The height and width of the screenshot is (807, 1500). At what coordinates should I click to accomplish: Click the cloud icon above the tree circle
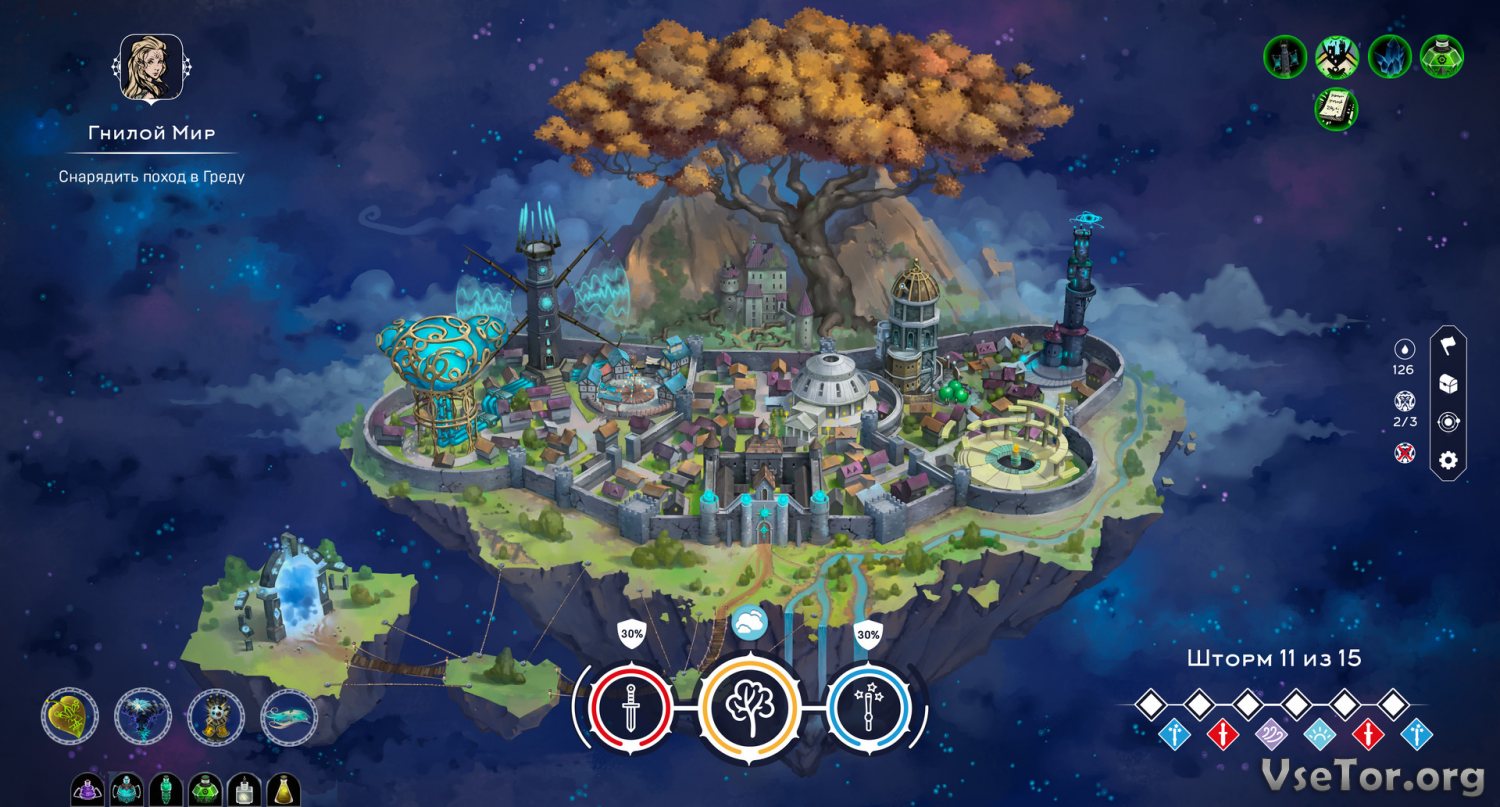tap(749, 623)
